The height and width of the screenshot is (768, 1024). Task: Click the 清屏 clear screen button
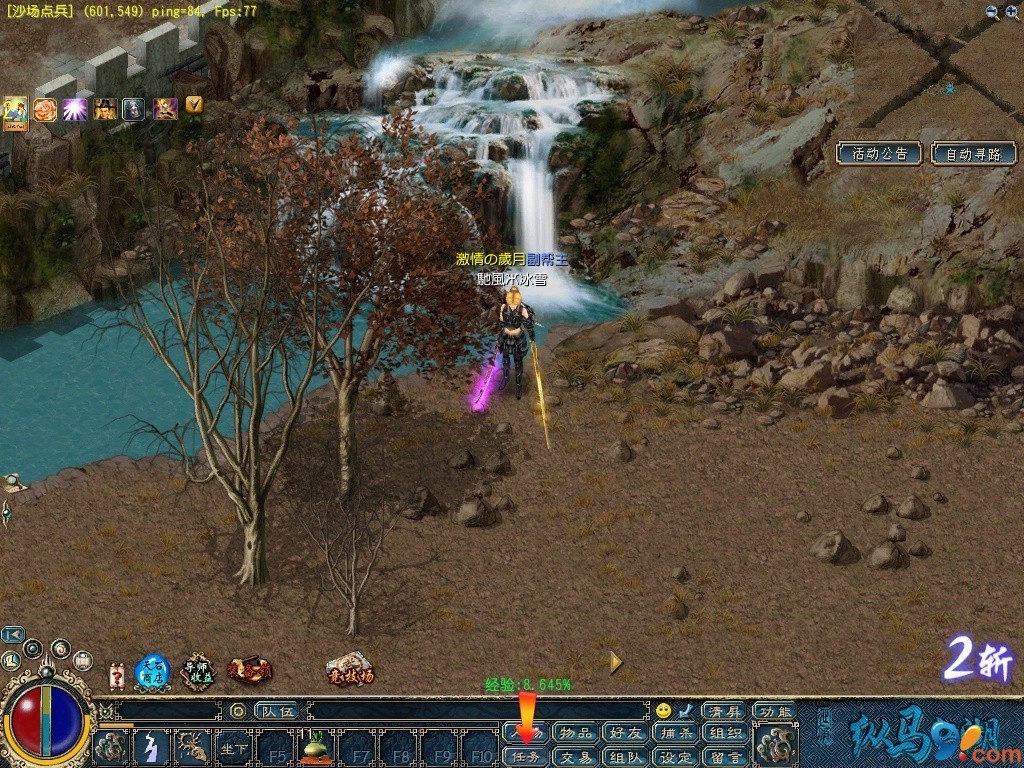pos(722,711)
